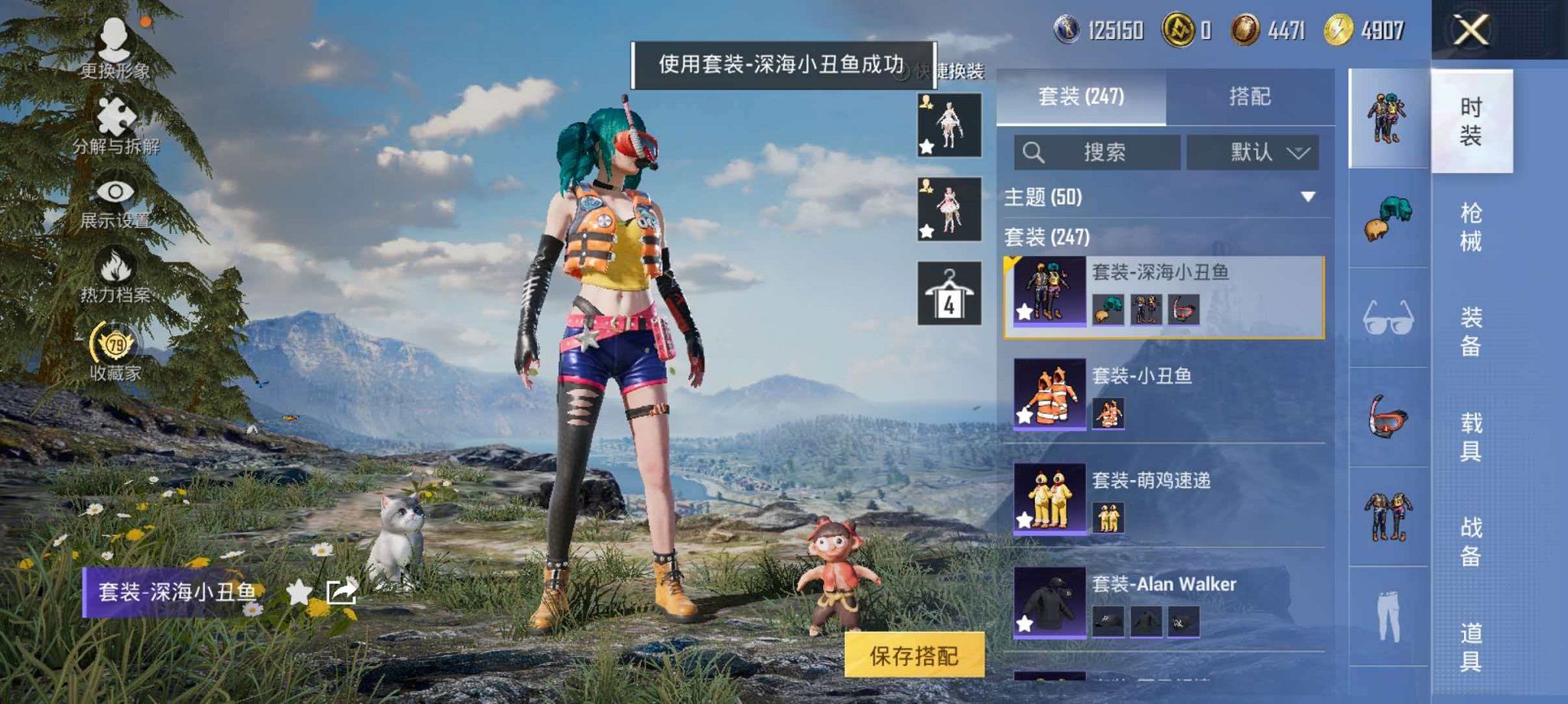Switch to the 枪械 weapons category tab
The width and height of the screenshot is (1568, 704).
[1472, 225]
